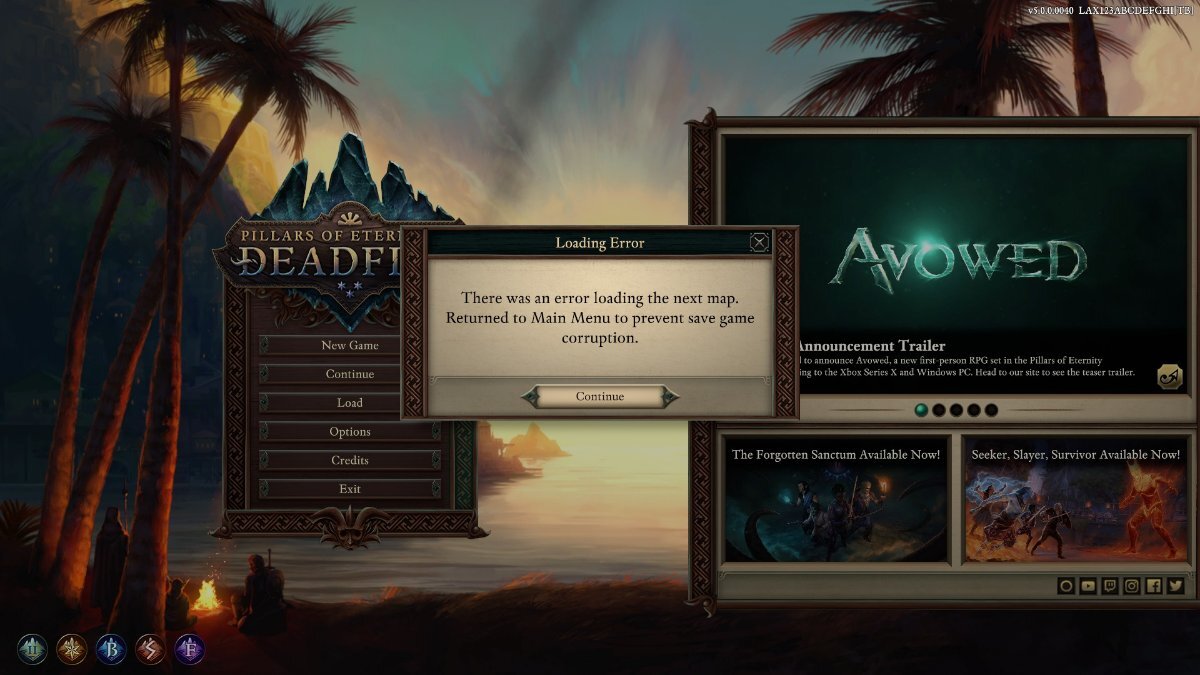Image resolution: width=1200 pixels, height=675 pixels.
Task: Click the gold arrow link on Avowed banner
Action: [1167, 376]
